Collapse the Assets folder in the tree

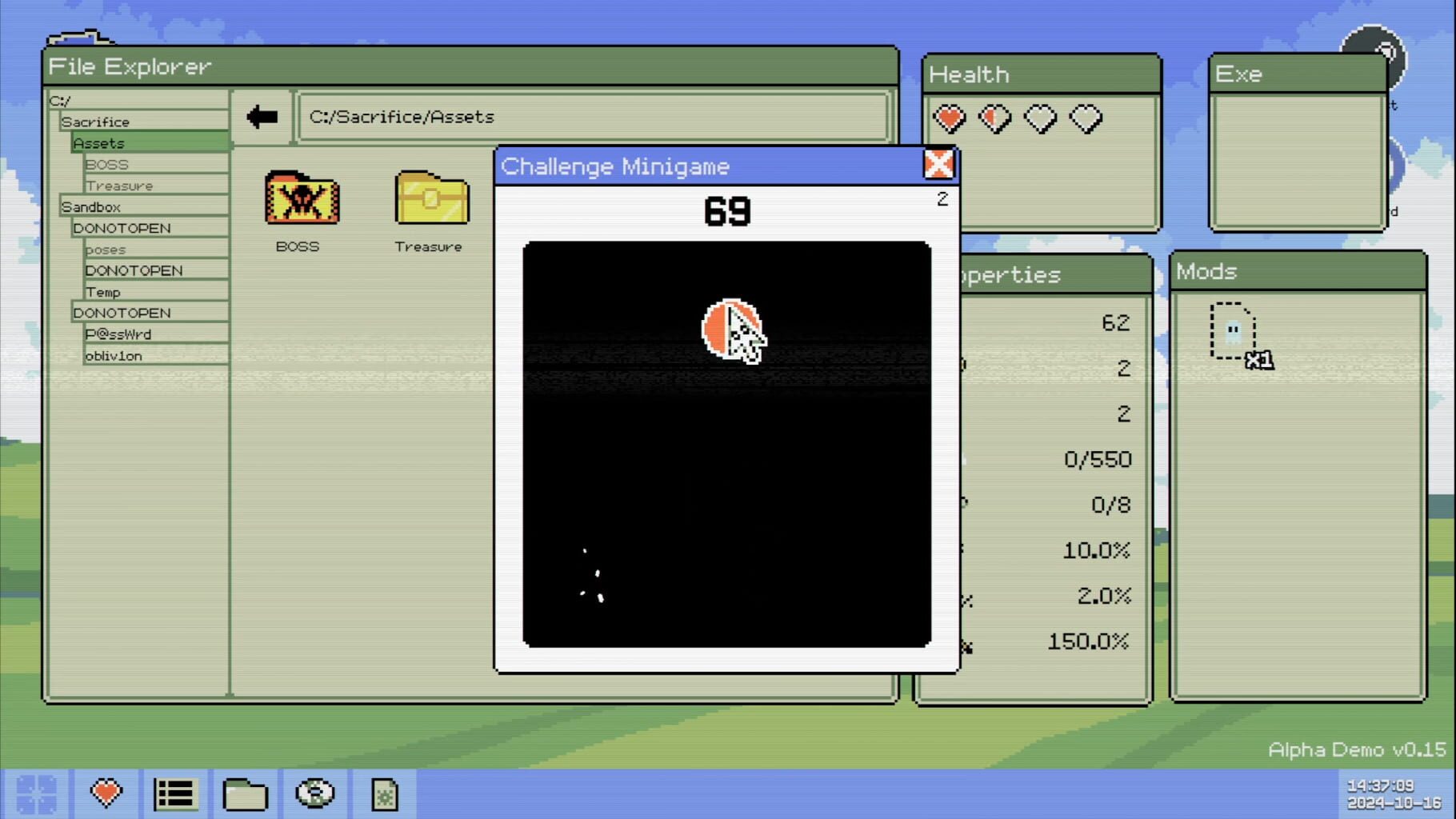[x=99, y=142]
